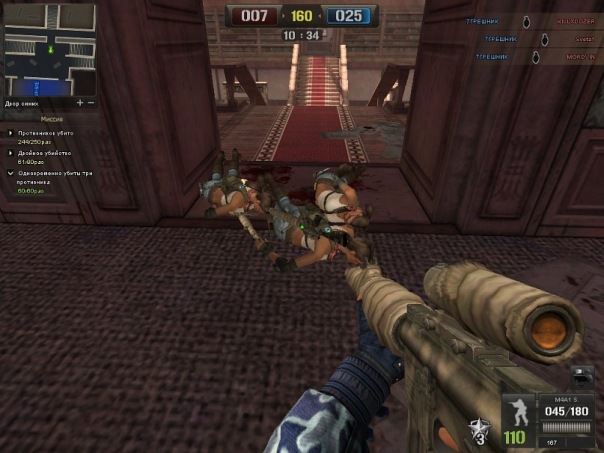Expand the enemies killed mission entry

pyautogui.click(x=10, y=133)
